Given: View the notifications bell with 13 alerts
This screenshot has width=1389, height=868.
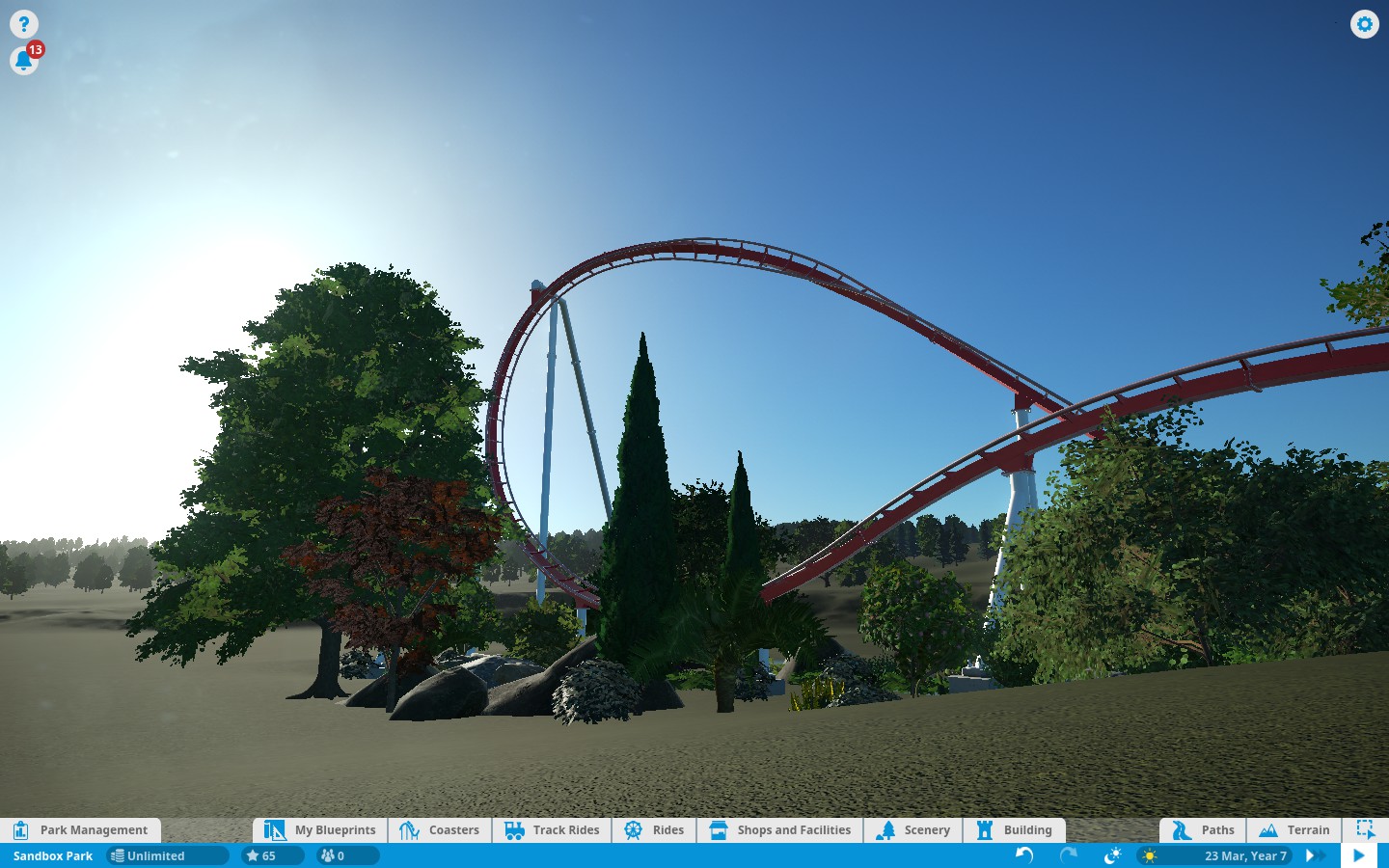Looking at the screenshot, I should (23, 61).
